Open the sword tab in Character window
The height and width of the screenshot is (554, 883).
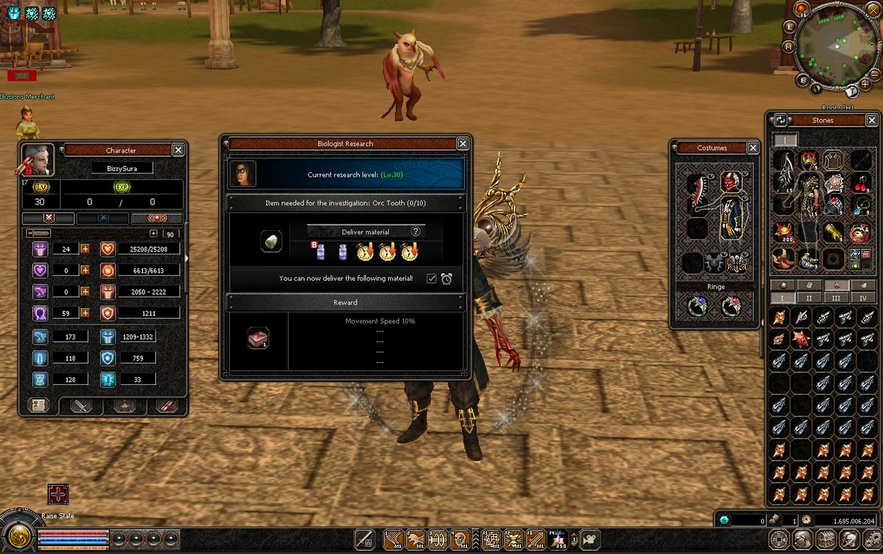pyautogui.click(x=82, y=406)
